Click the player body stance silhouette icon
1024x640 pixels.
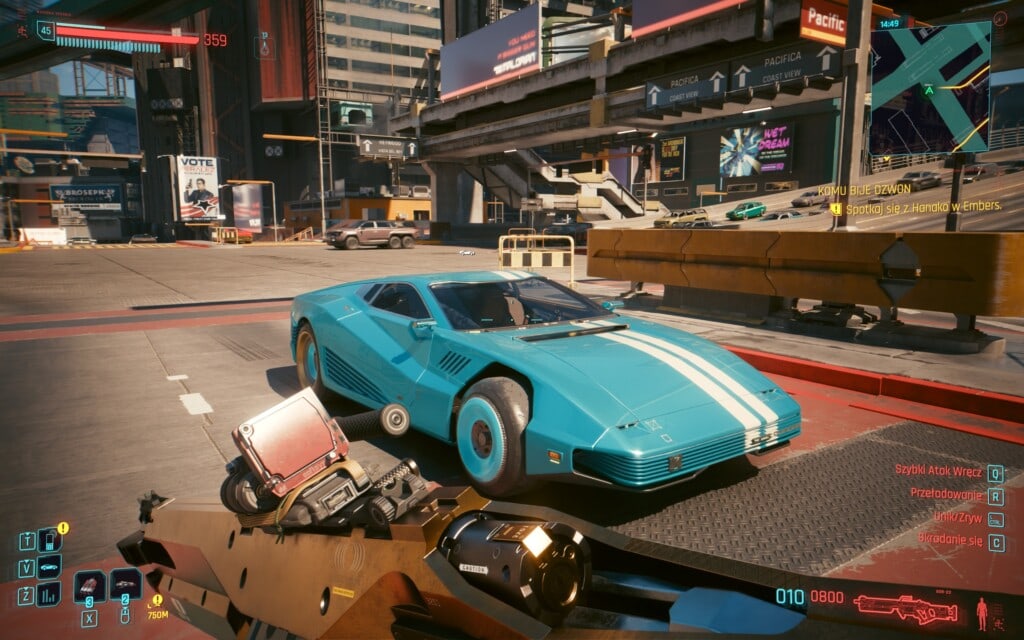[x=982, y=608]
